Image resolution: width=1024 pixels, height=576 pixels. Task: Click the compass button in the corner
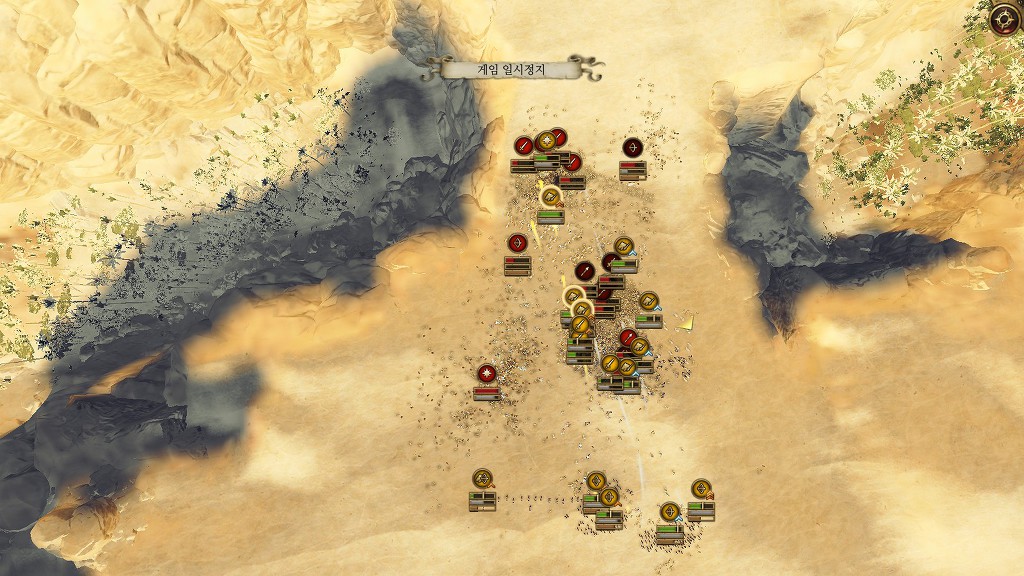pos(1004,19)
